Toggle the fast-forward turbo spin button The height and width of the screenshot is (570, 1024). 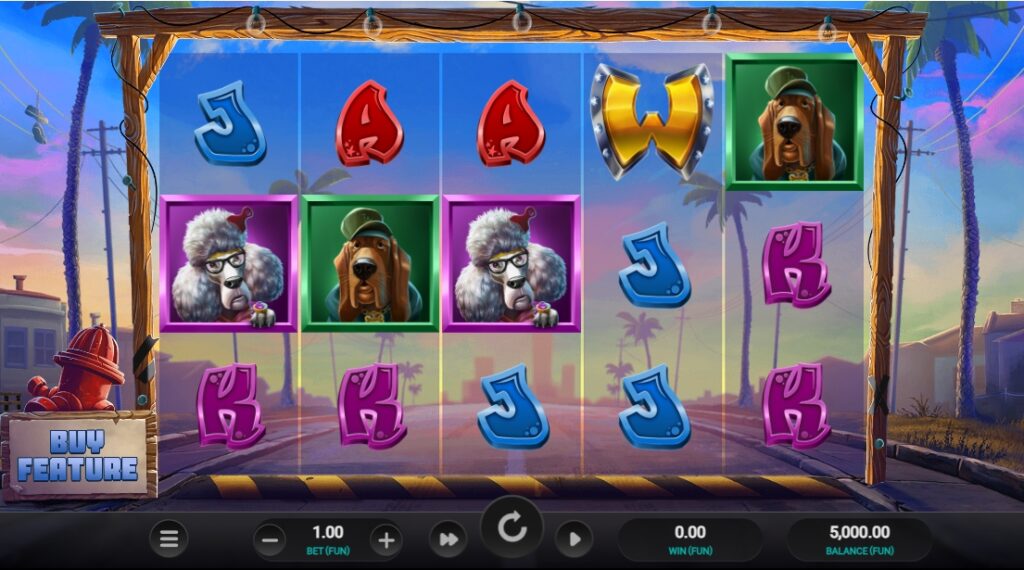pyautogui.click(x=447, y=540)
